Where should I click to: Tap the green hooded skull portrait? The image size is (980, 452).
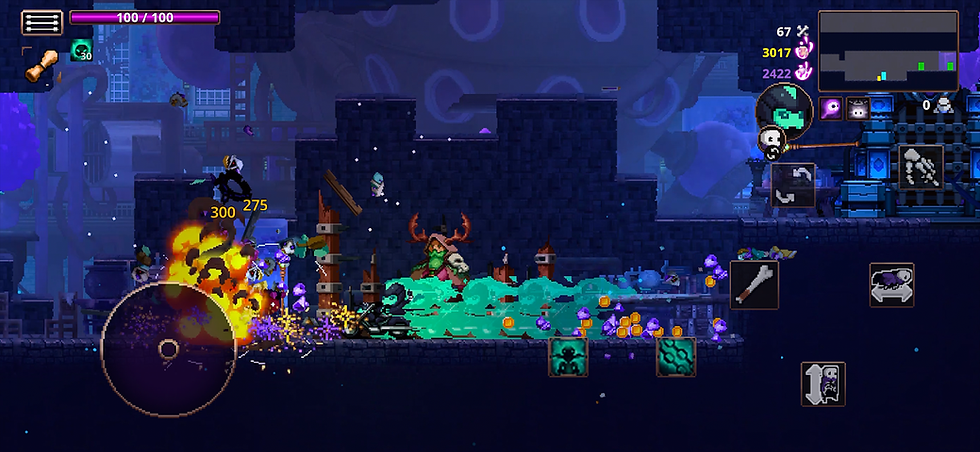(x=785, y=110)
